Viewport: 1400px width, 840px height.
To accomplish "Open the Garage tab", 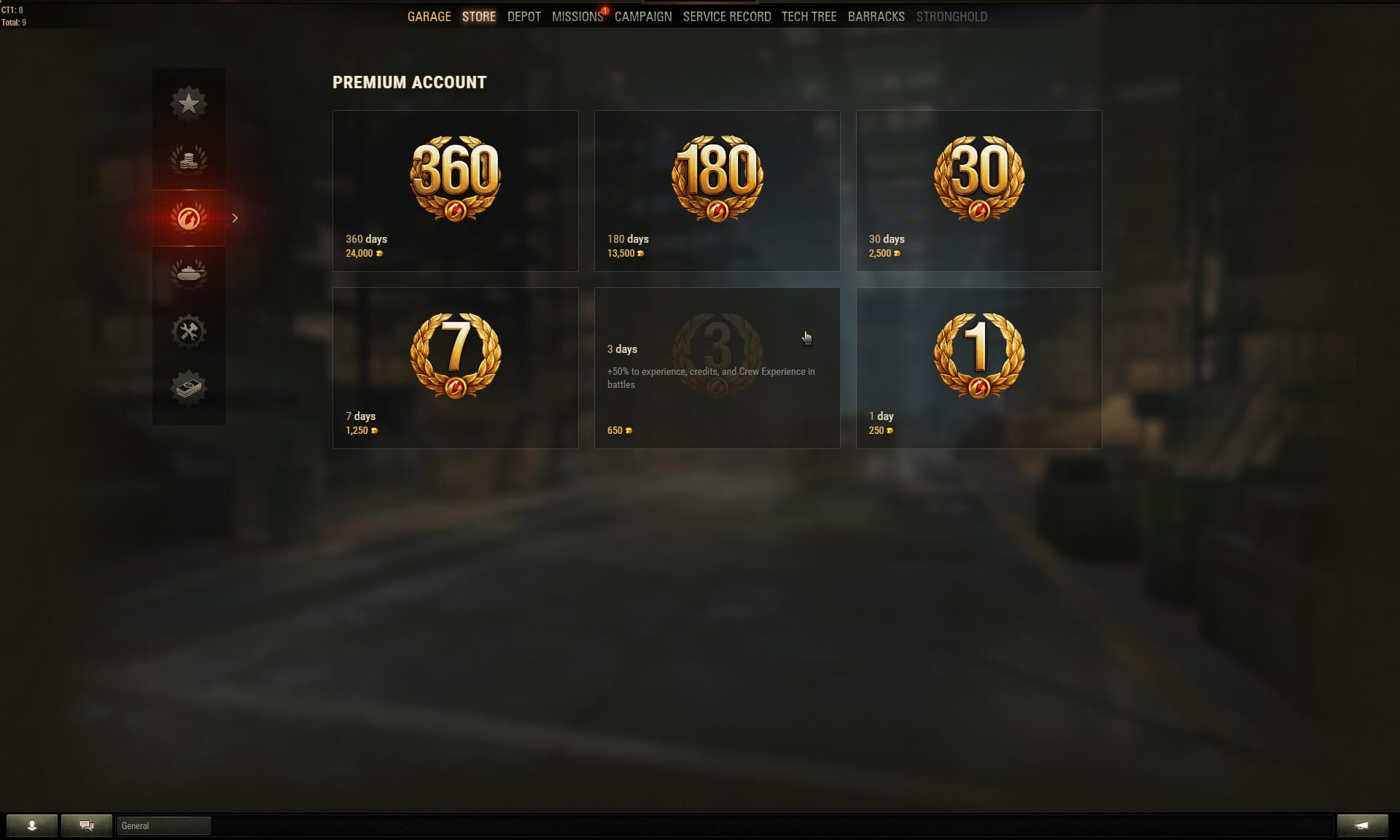I will tap(429, 17).
